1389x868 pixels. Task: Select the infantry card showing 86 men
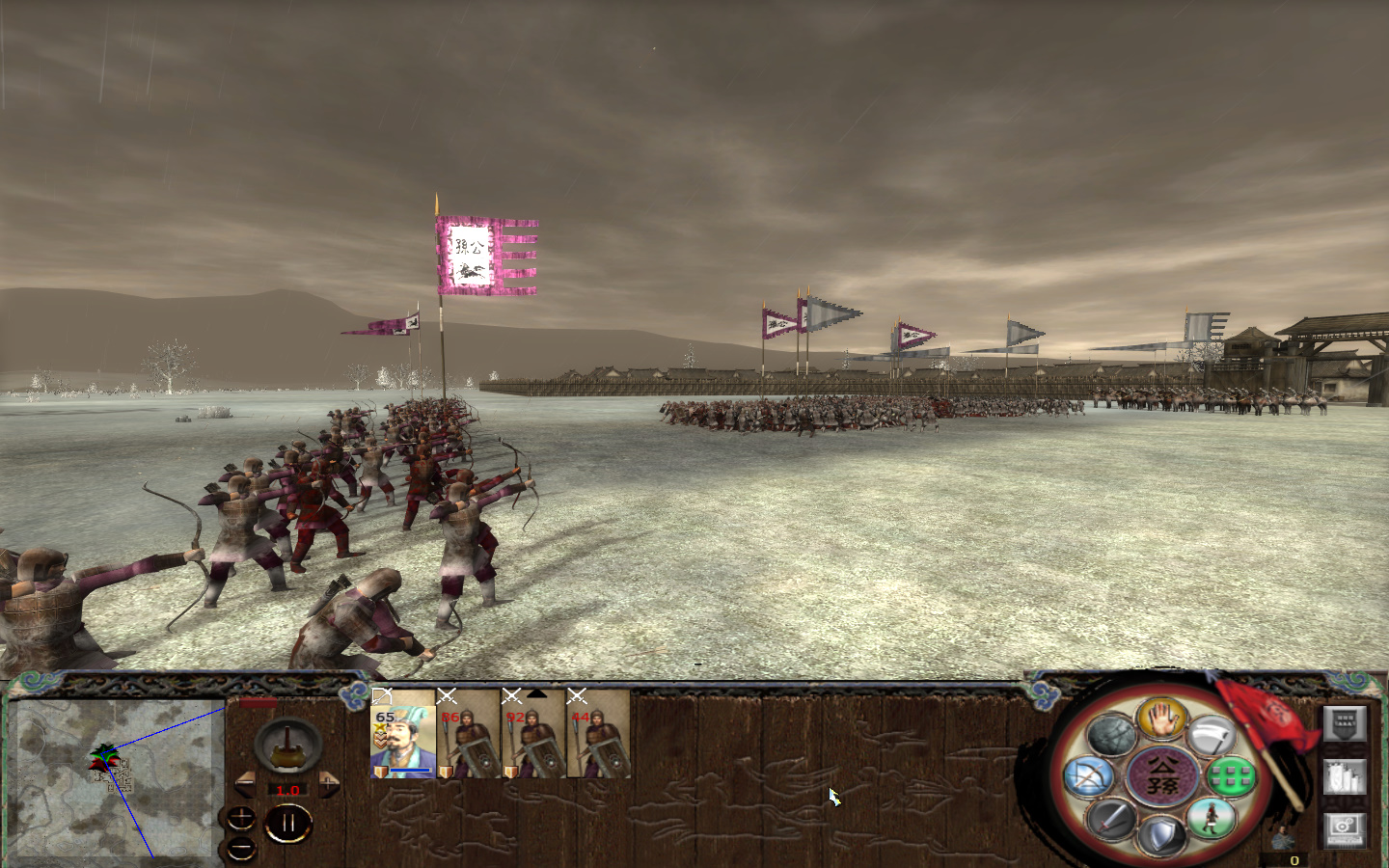point(467,742)
